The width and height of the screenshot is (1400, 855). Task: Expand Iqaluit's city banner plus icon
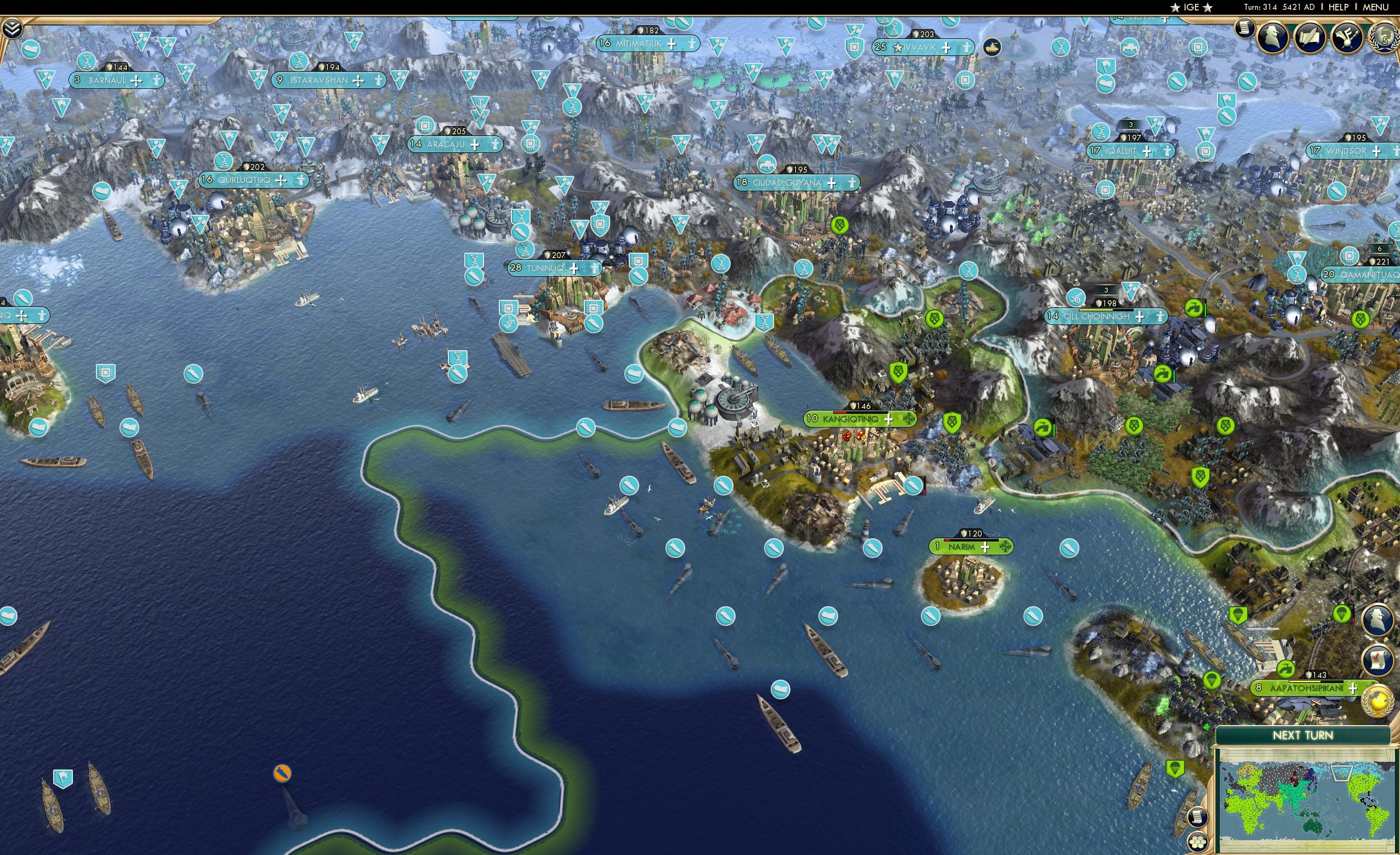[1148, 152]
